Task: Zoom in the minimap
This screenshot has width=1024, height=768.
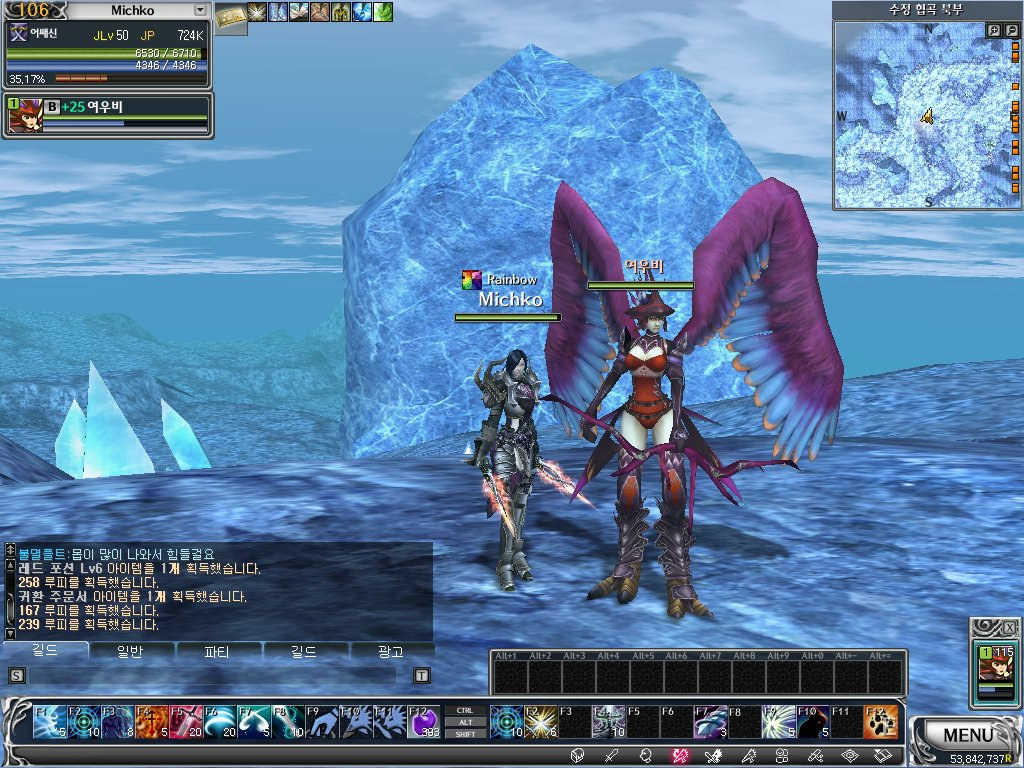Action: [x=994, y=31]
